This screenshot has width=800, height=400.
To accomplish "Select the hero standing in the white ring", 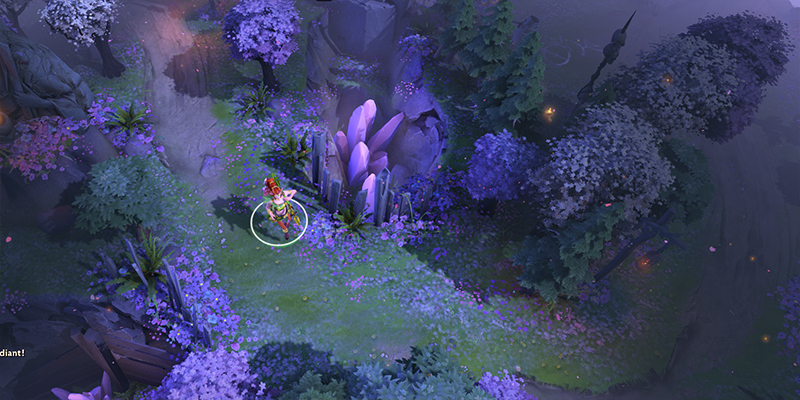I will [x=279, y=209].
